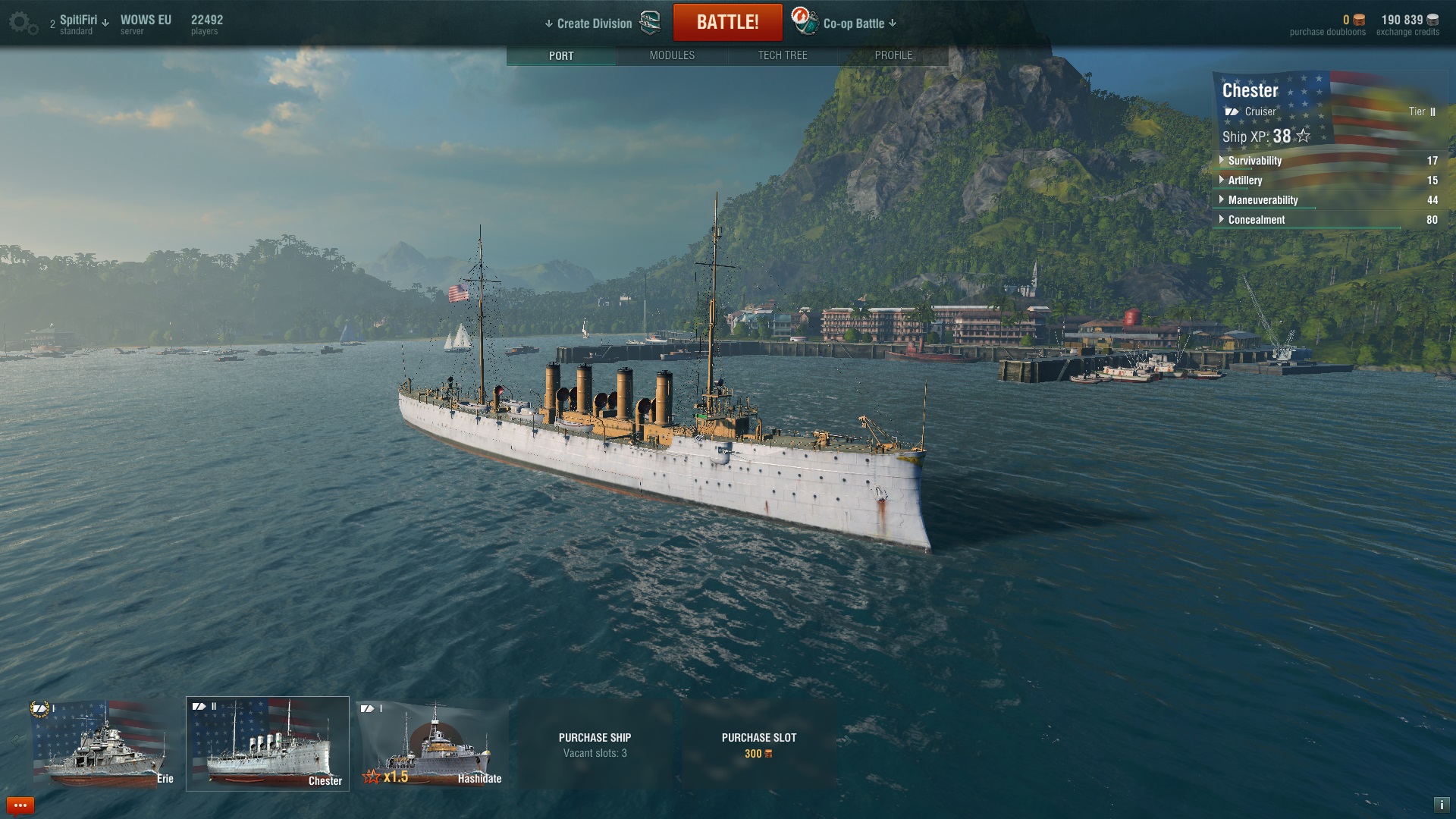The height and width of the screenshot is (819, 1456).
Task: Expand the Artillery stats row
Action: 1244,180
